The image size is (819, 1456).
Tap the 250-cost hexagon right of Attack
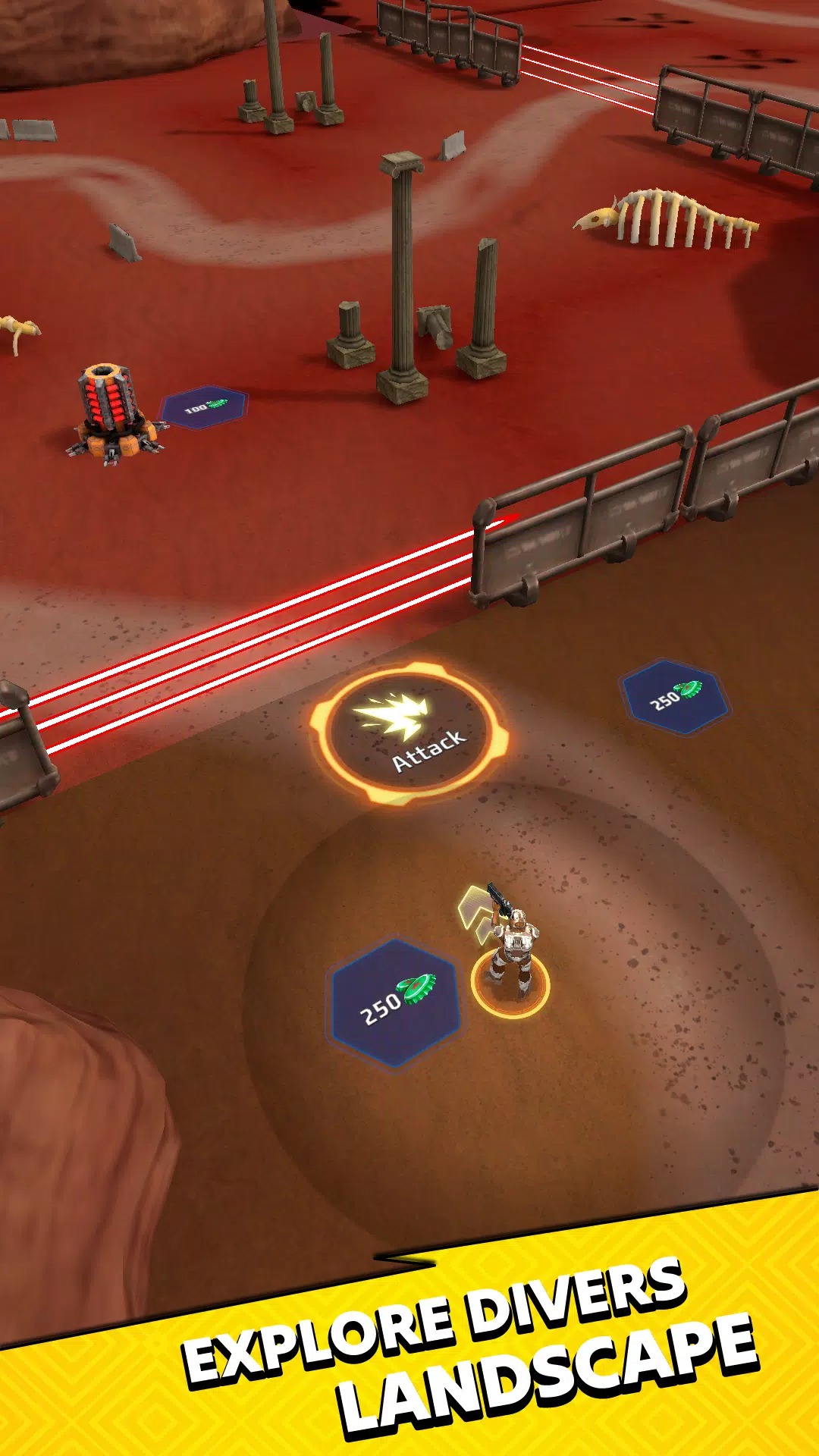click(674, 697)
